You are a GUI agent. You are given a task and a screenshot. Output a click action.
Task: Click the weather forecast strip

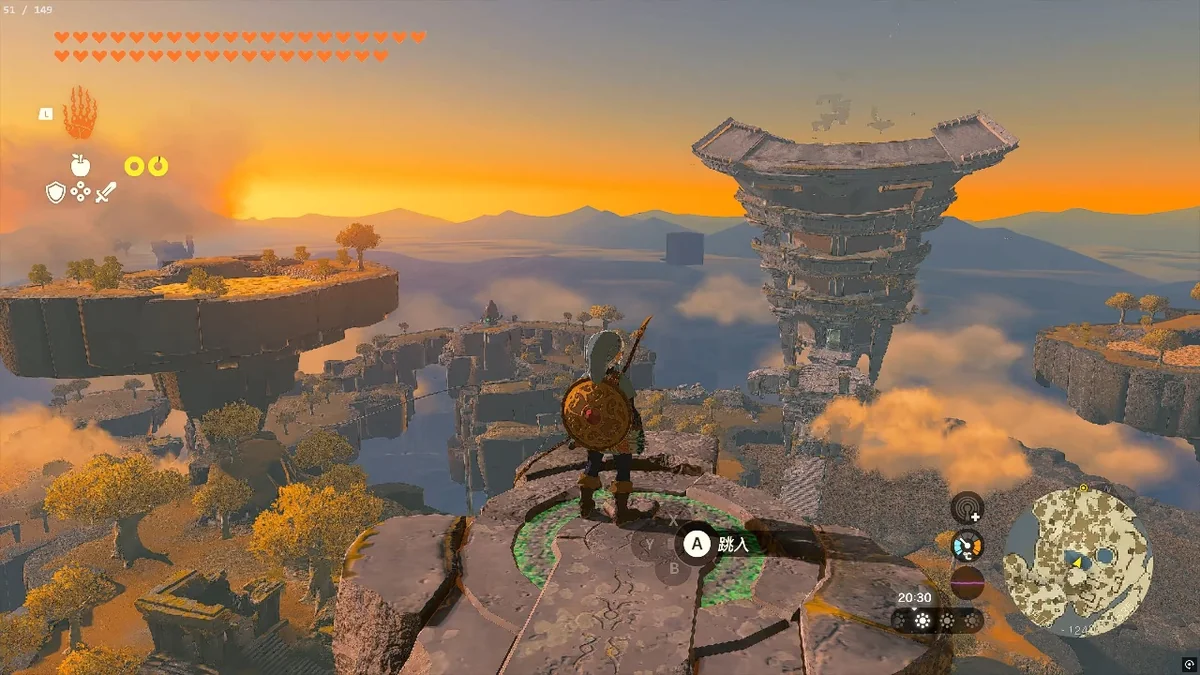pos(937,621)
